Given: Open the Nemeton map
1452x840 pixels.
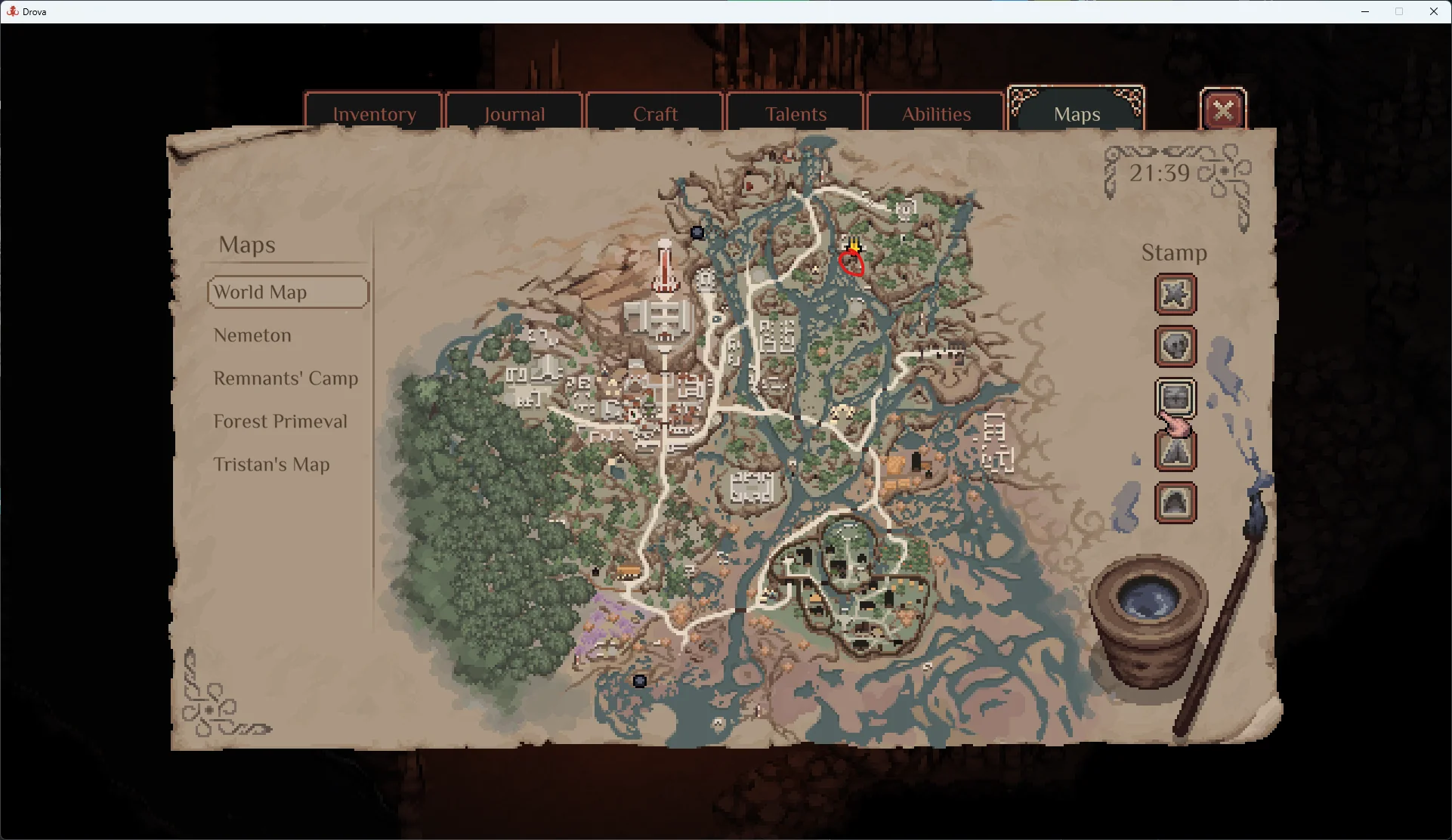Looking at the screenshot, I should (252, 335).
